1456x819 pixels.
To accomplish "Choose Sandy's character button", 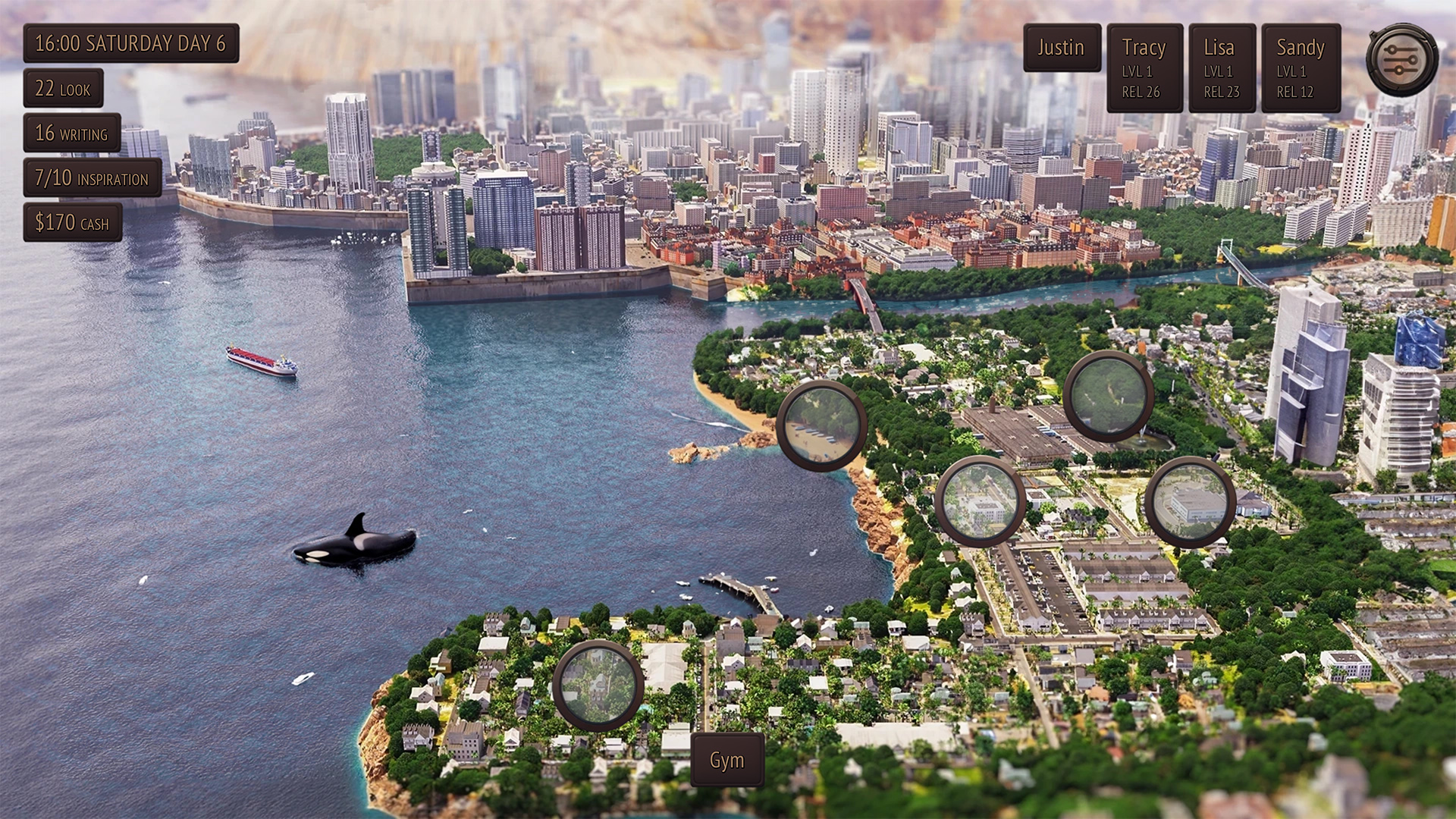I will pyautogui.click(x=1301, y=68).
